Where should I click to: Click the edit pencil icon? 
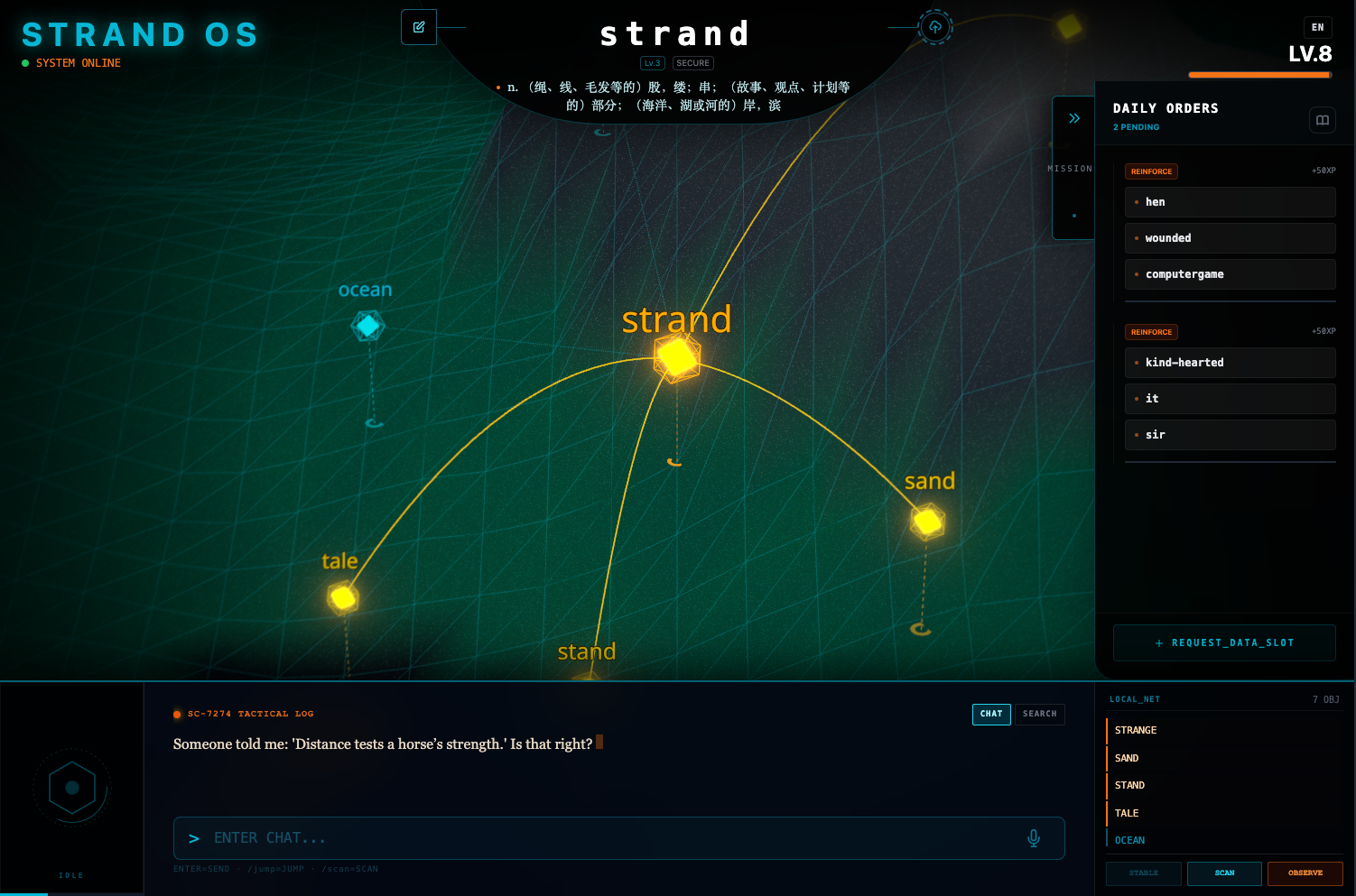pyautogui.click(x=419, y=27)
